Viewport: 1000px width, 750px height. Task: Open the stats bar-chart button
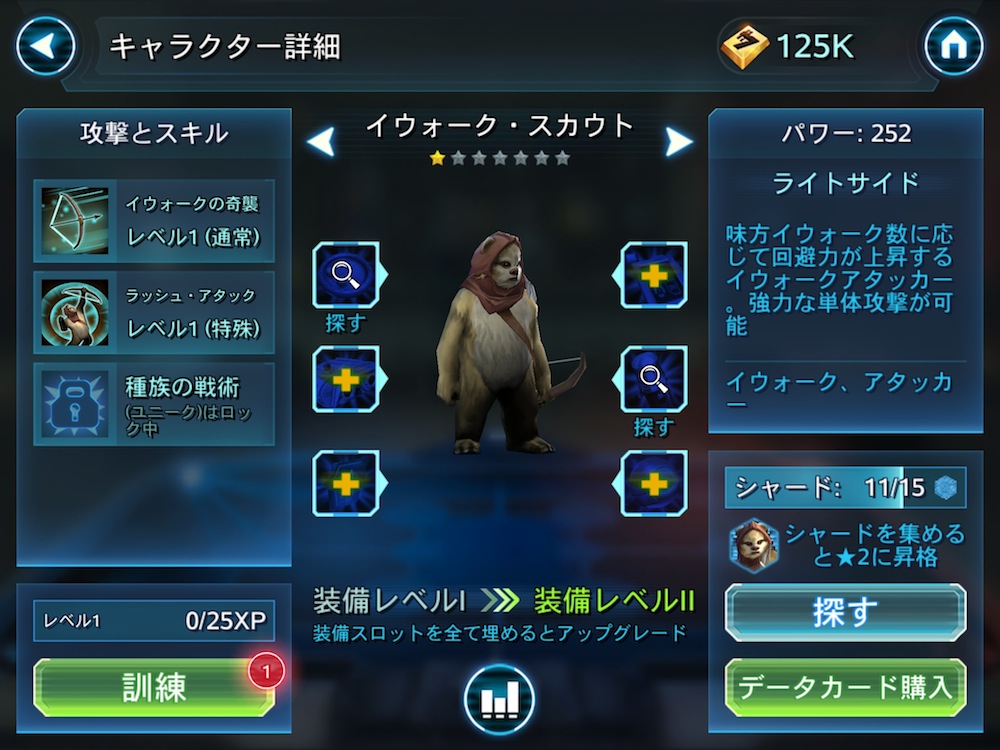(498, 699)
